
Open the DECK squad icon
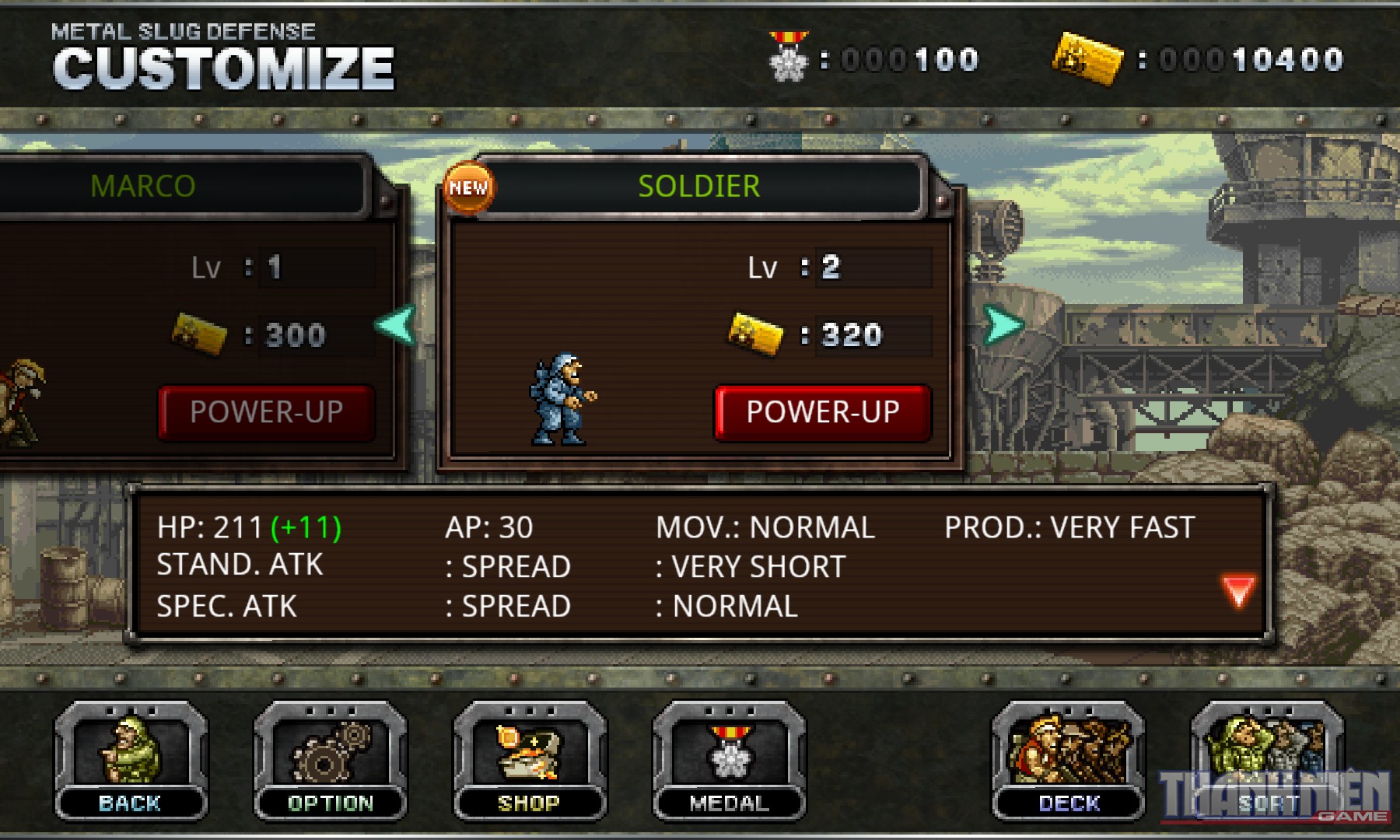(1066, 758)
